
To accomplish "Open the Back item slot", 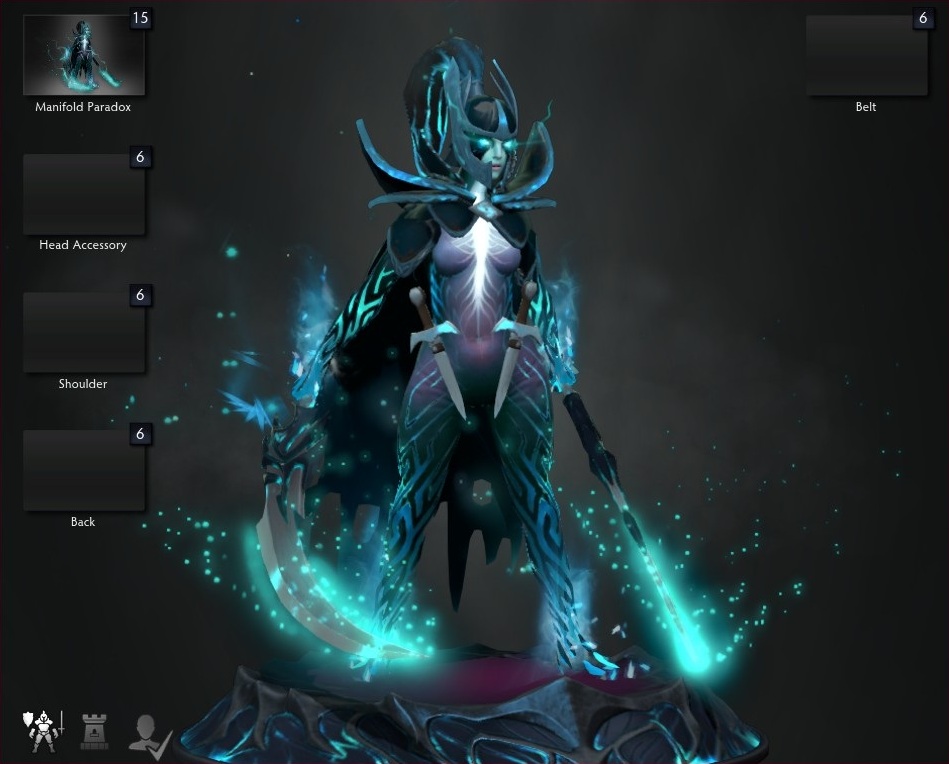I will point(84,471).
